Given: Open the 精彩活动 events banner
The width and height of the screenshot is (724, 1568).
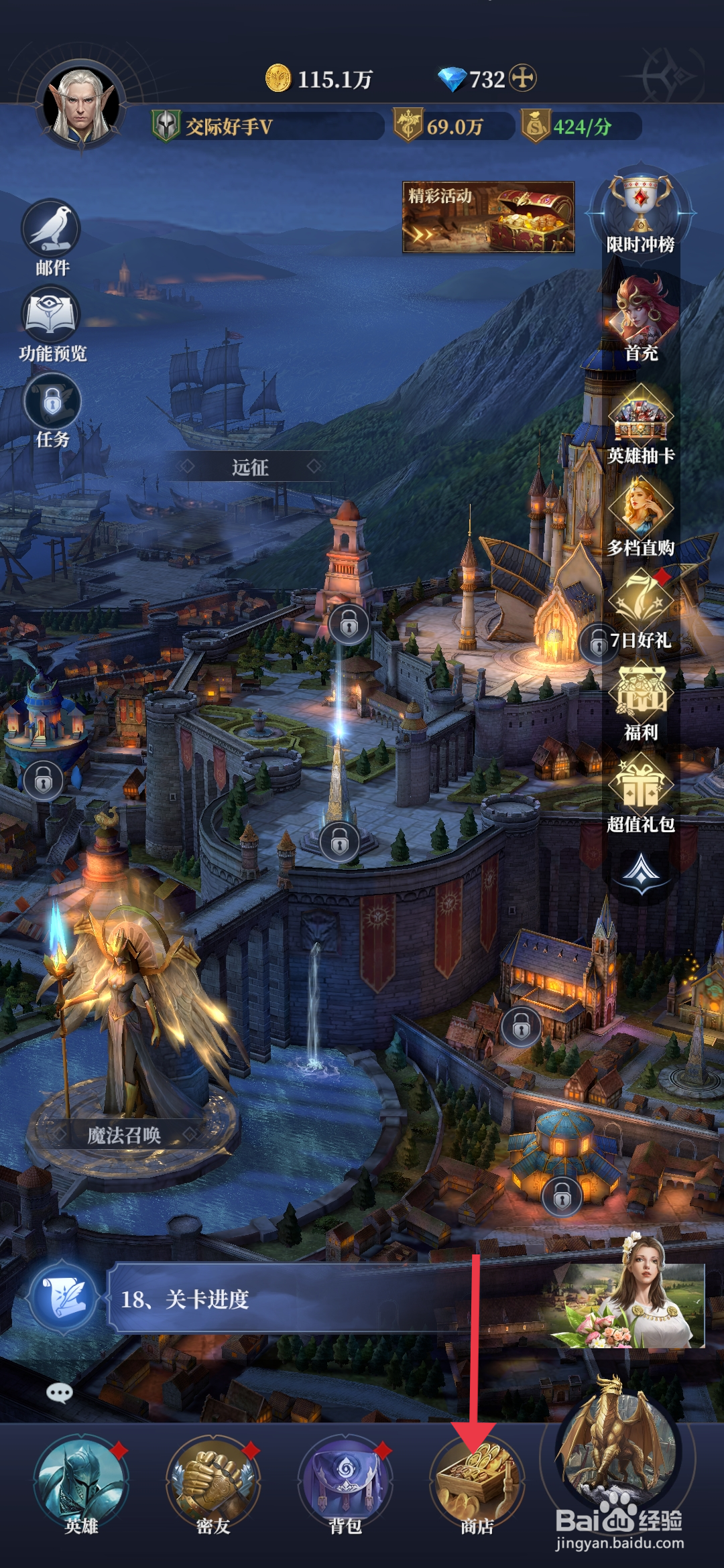Looking at the screenshot, I should [x=488, y=217].
